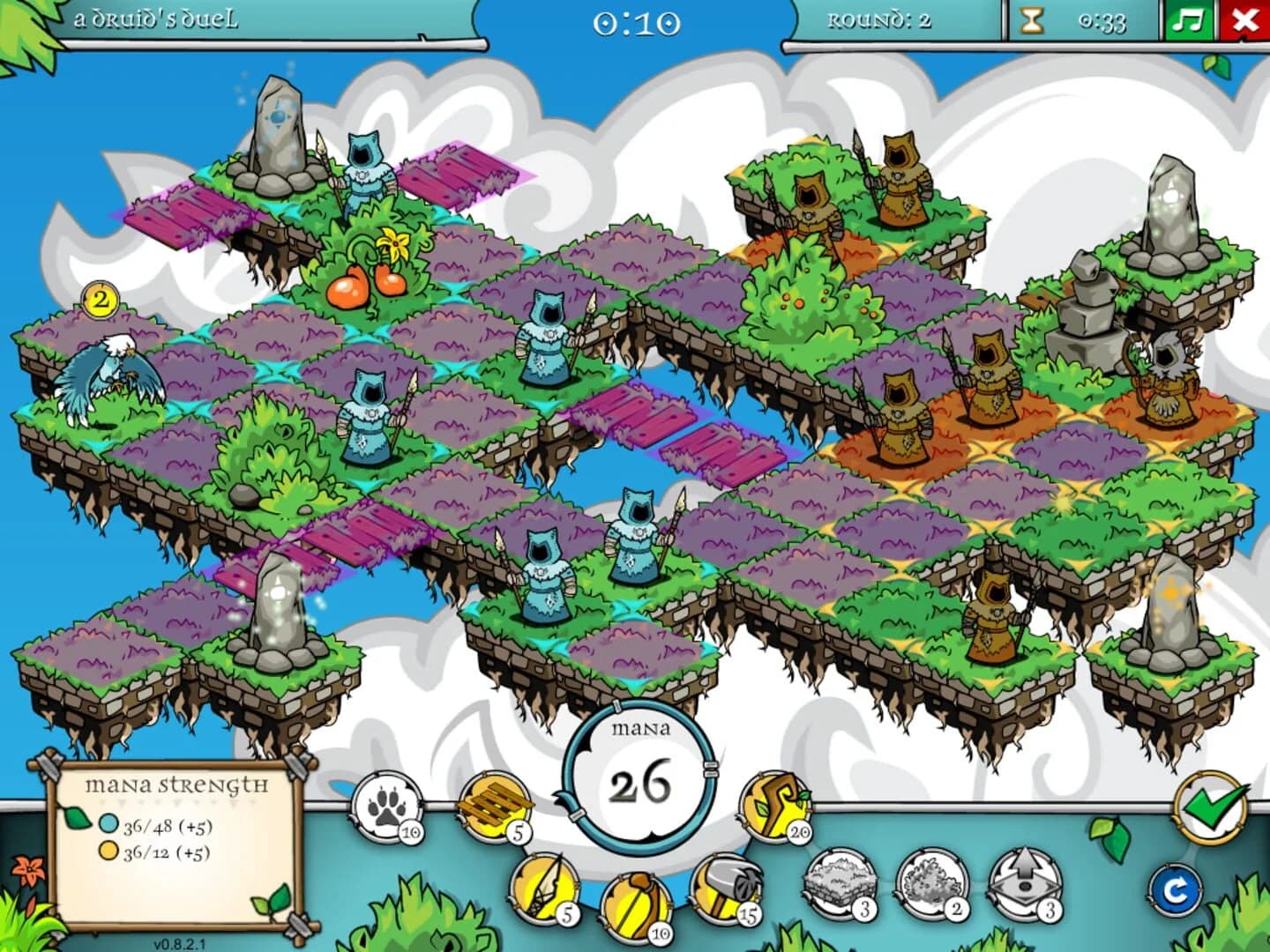
Task: Toggle the music on or off
Action: click(x=1191, y=21)
